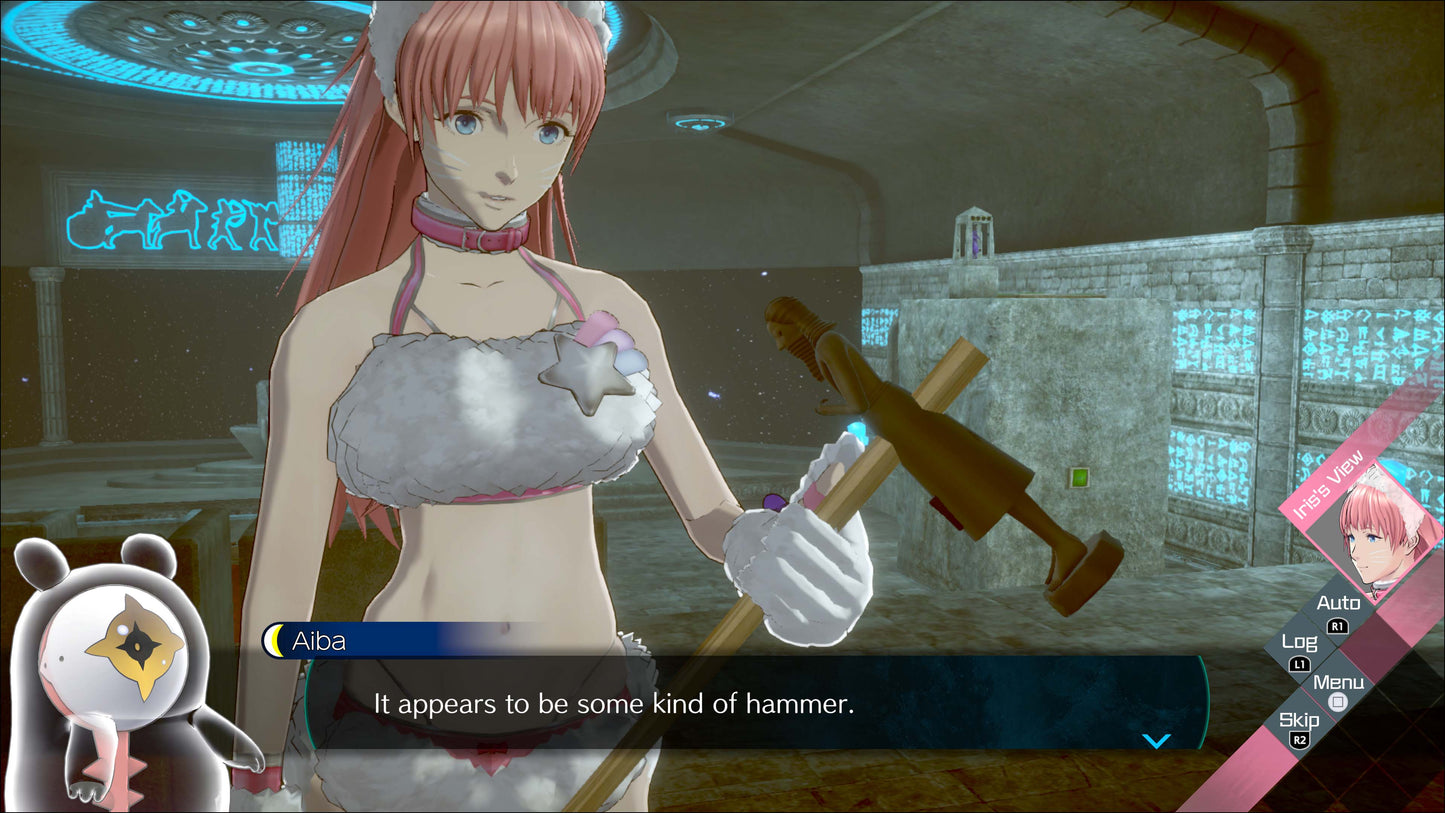
Task: Toggle Auto mode on
Action: pos(1337,603)
